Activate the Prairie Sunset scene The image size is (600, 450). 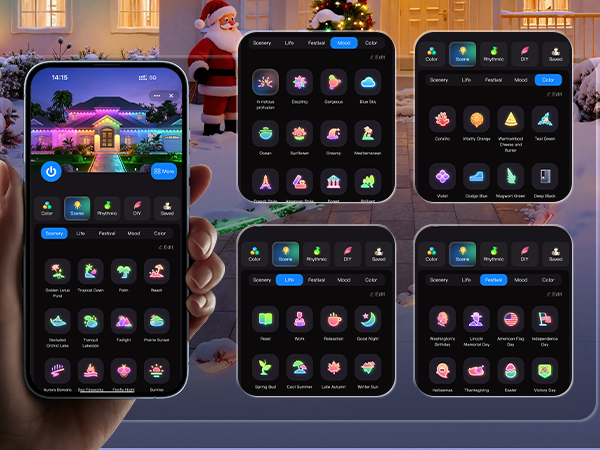156,320
